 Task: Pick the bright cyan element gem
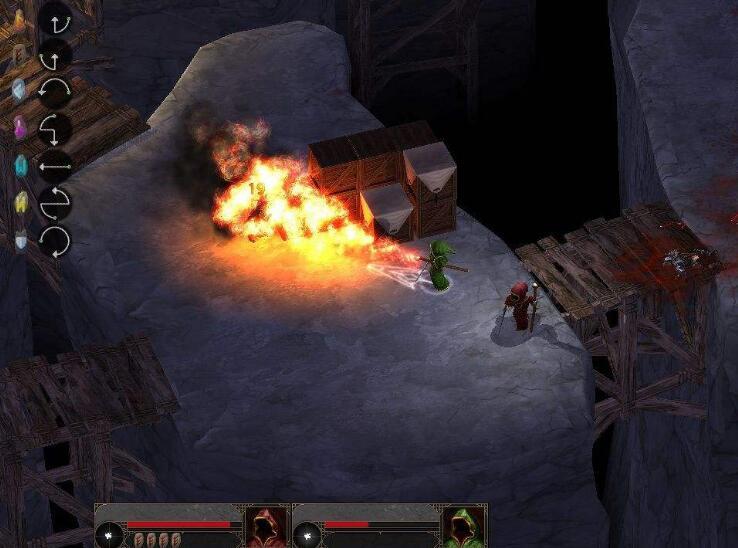coord(20,165)
